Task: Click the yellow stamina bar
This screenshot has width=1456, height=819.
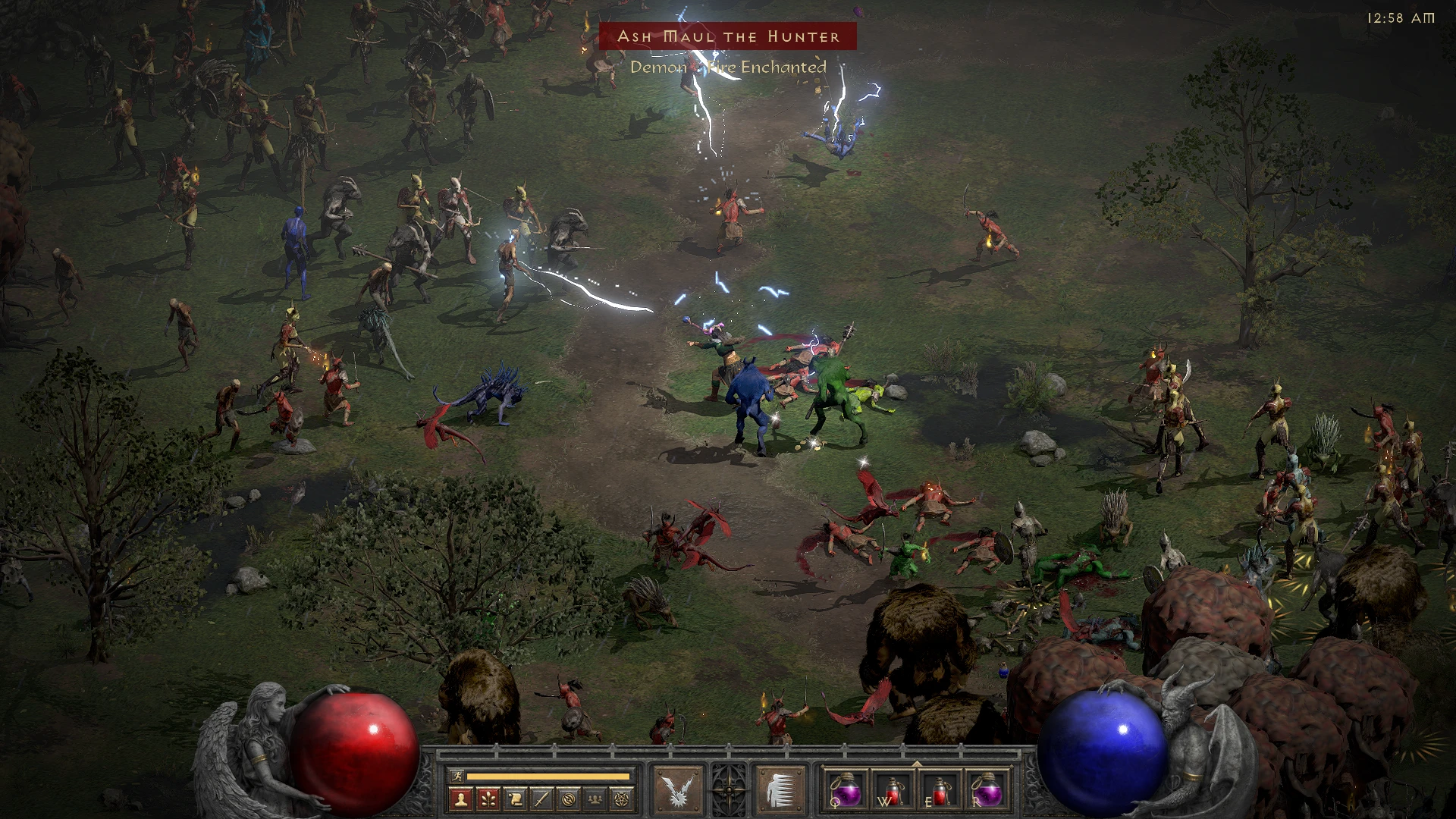Action: click(548, 776)
